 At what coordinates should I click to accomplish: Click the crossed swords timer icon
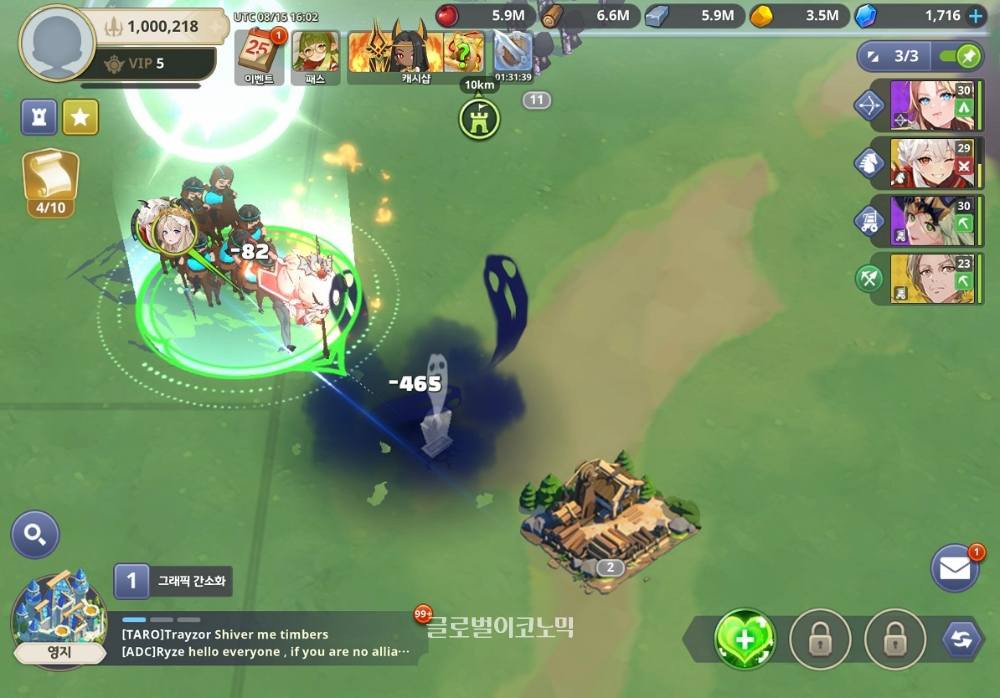[513, 50]
